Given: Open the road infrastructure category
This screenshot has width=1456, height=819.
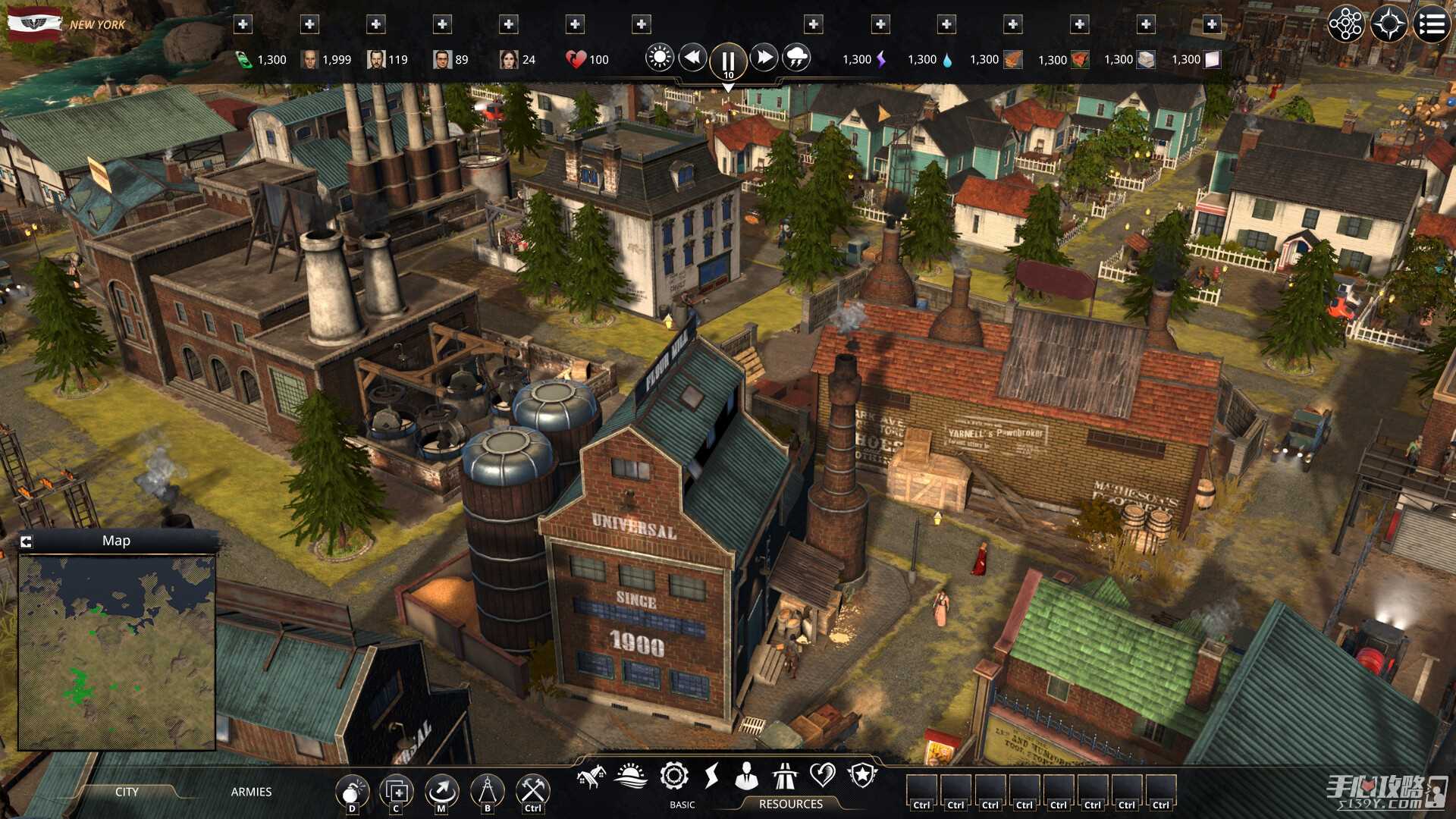Looking at the screenshot, I should click(x=784, y=776).
